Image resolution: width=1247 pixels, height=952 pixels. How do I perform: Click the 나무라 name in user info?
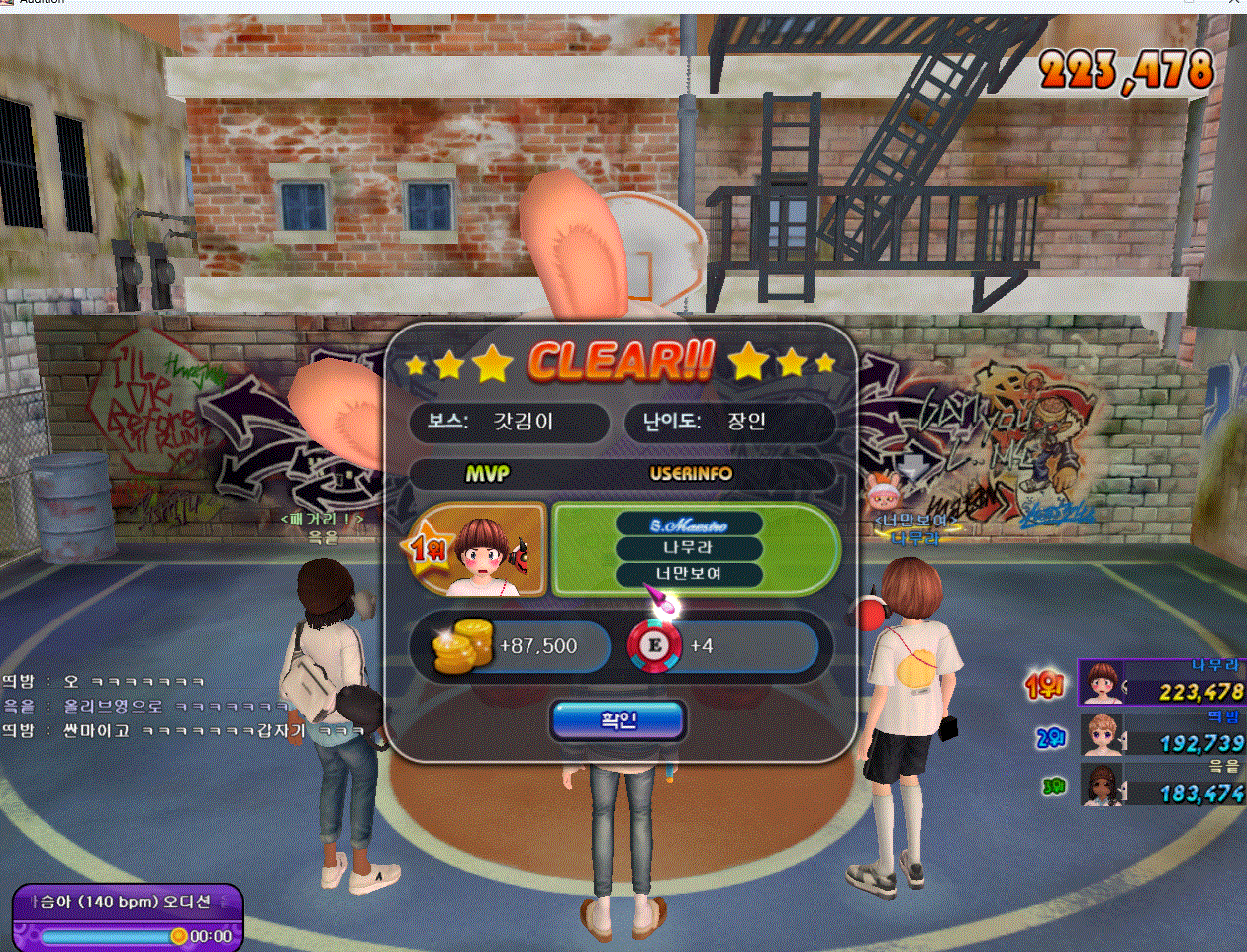(x=688, y=547)
